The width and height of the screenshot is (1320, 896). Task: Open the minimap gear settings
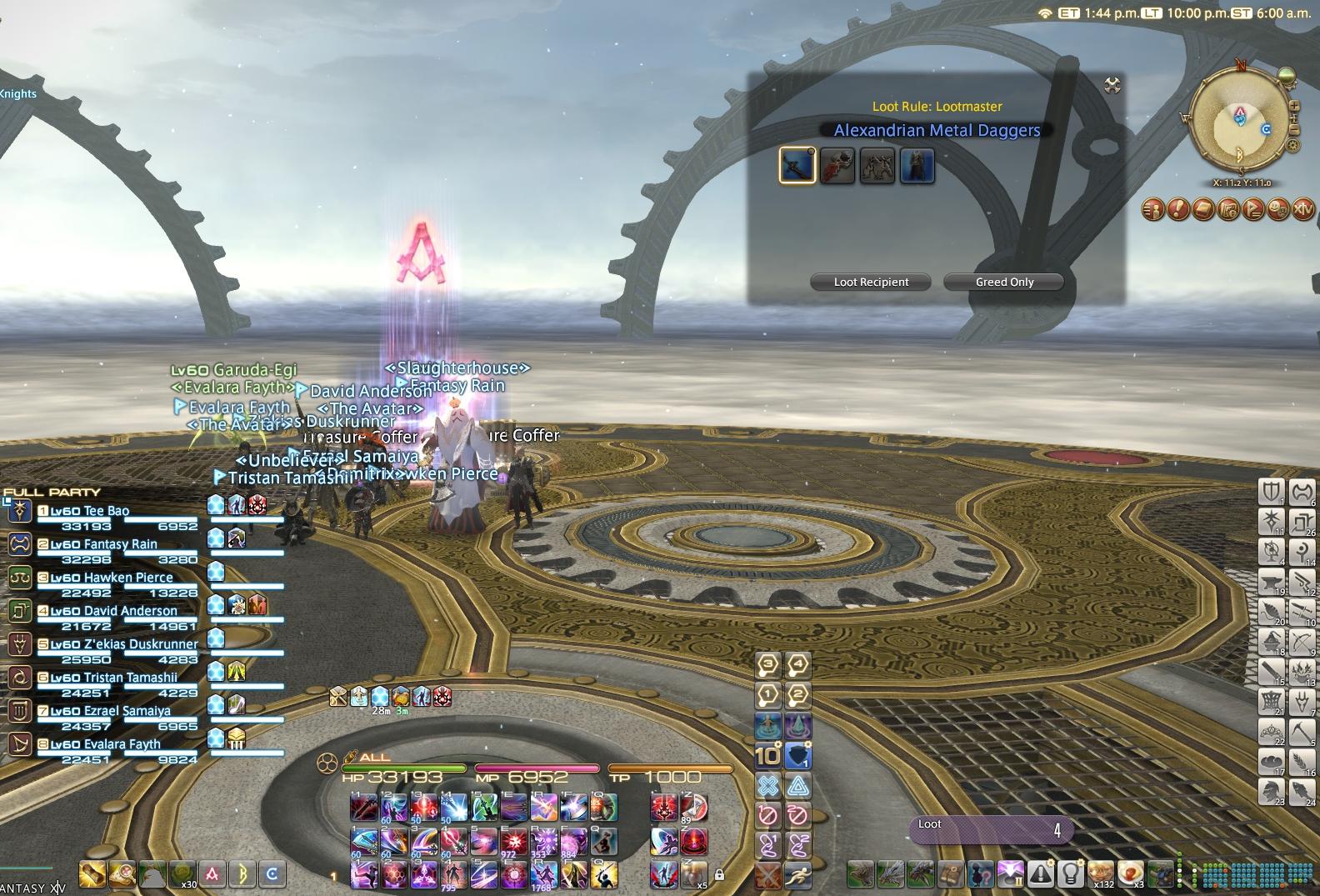click(1293, 145)
